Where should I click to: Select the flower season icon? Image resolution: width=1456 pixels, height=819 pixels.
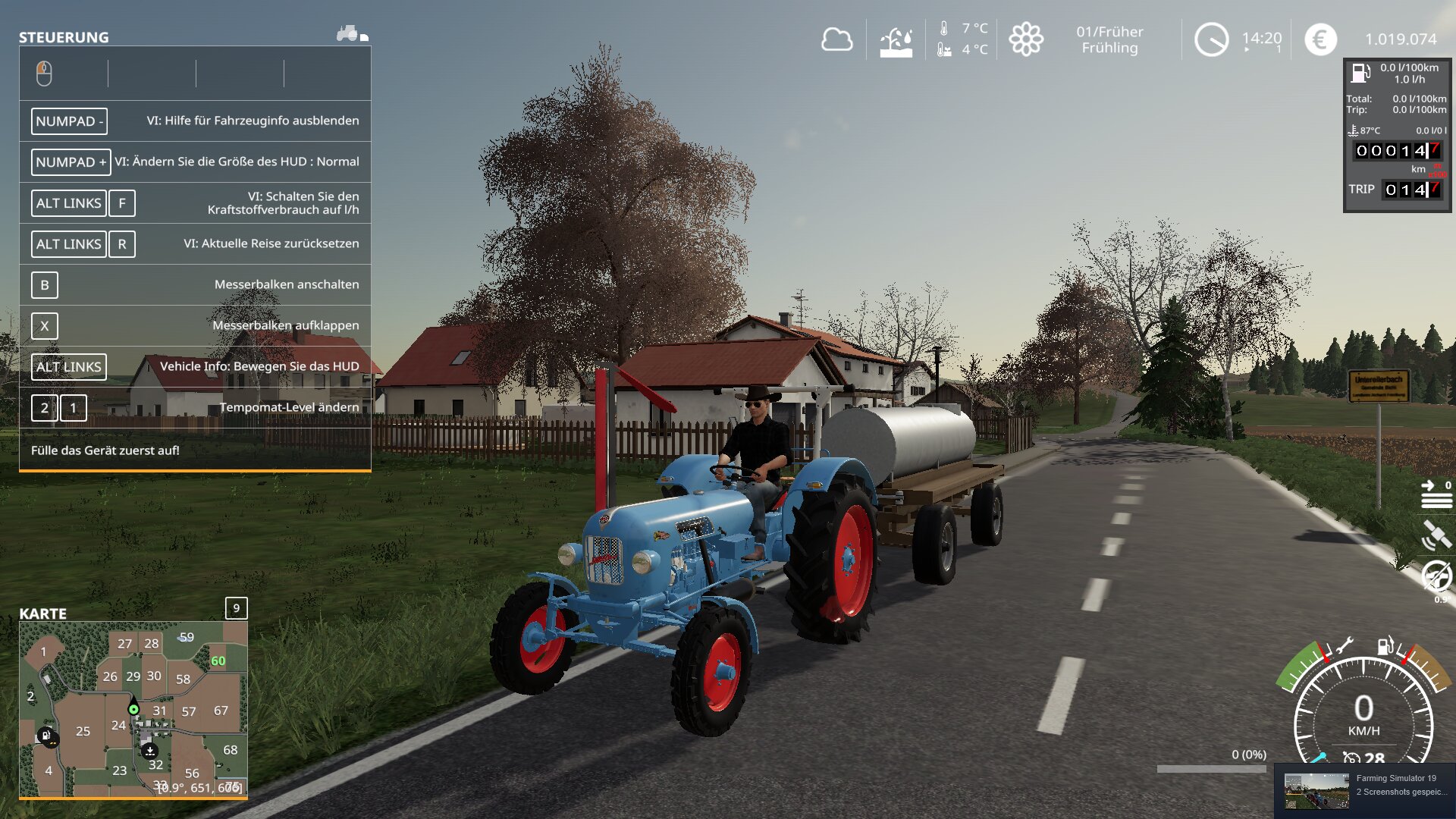[1025, 39]
